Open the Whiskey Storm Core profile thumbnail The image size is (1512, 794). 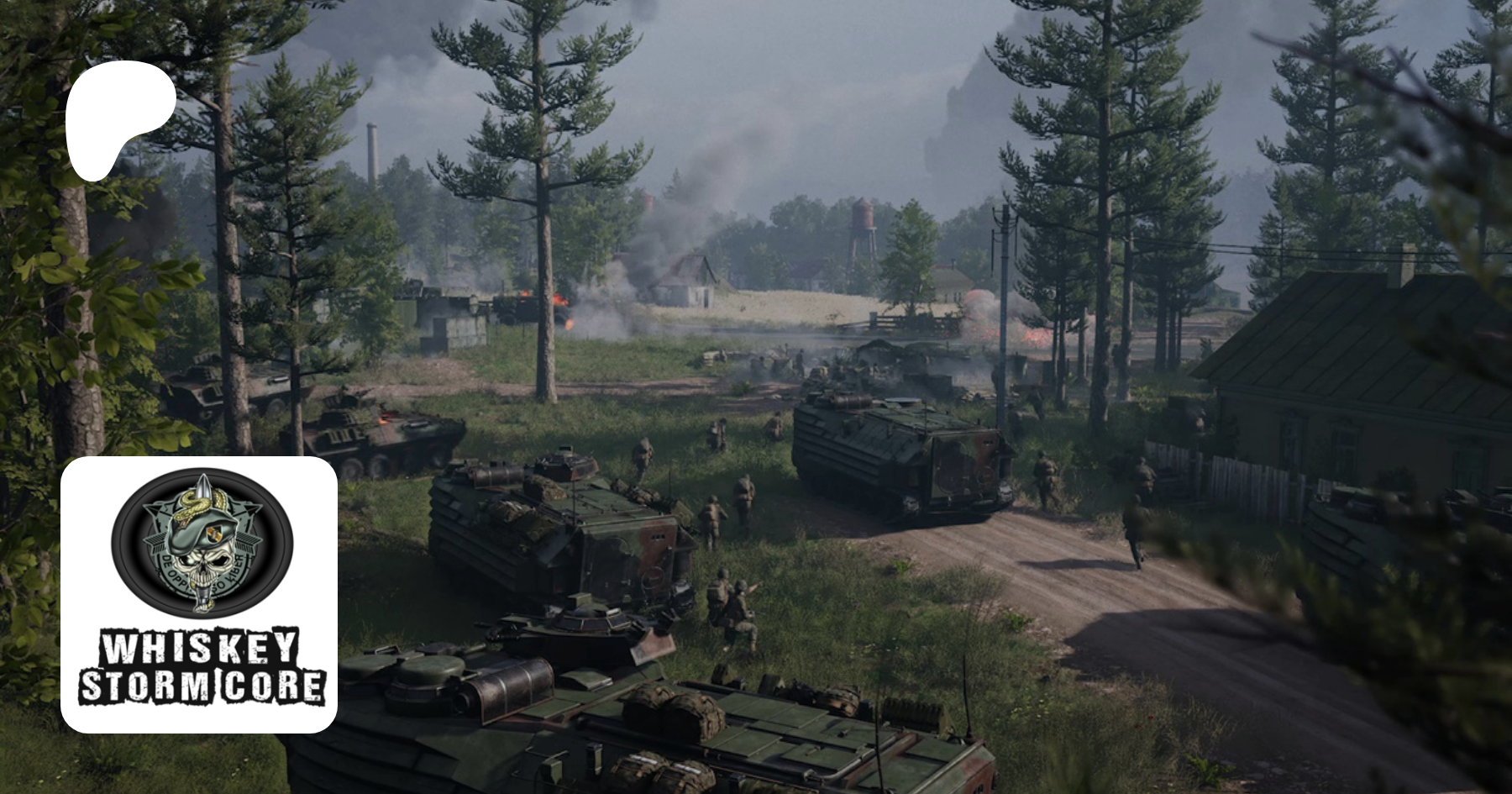[x=199, y=594]
